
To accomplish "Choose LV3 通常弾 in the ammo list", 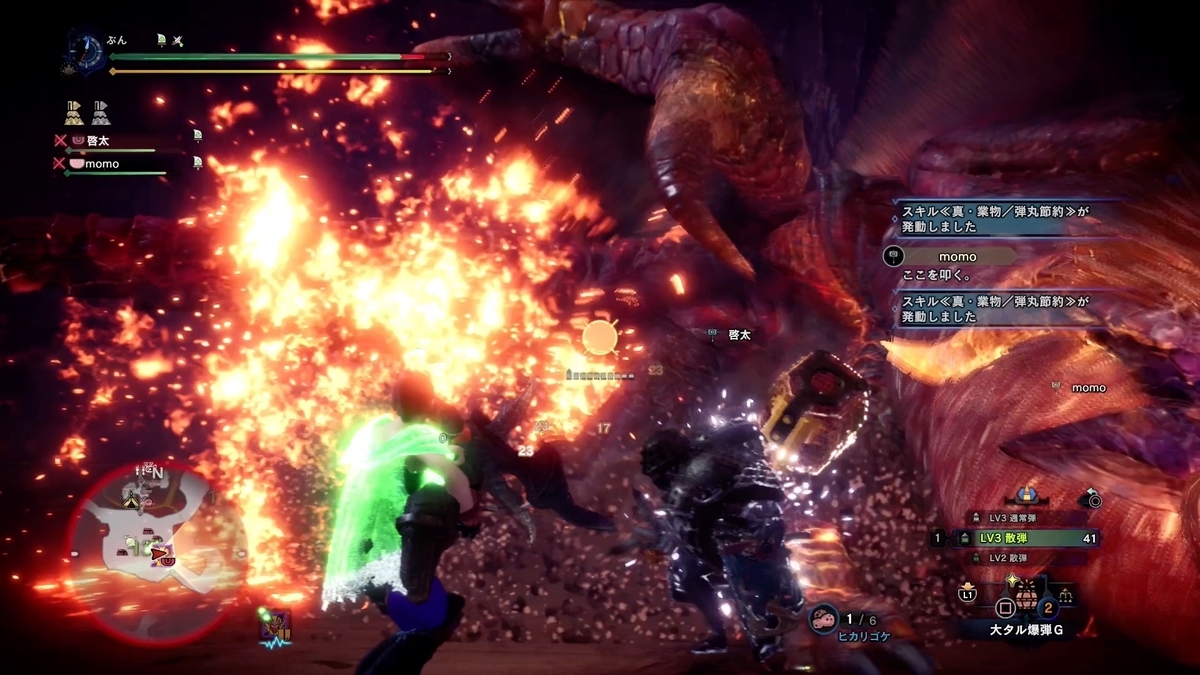I will click(1017, 518).
